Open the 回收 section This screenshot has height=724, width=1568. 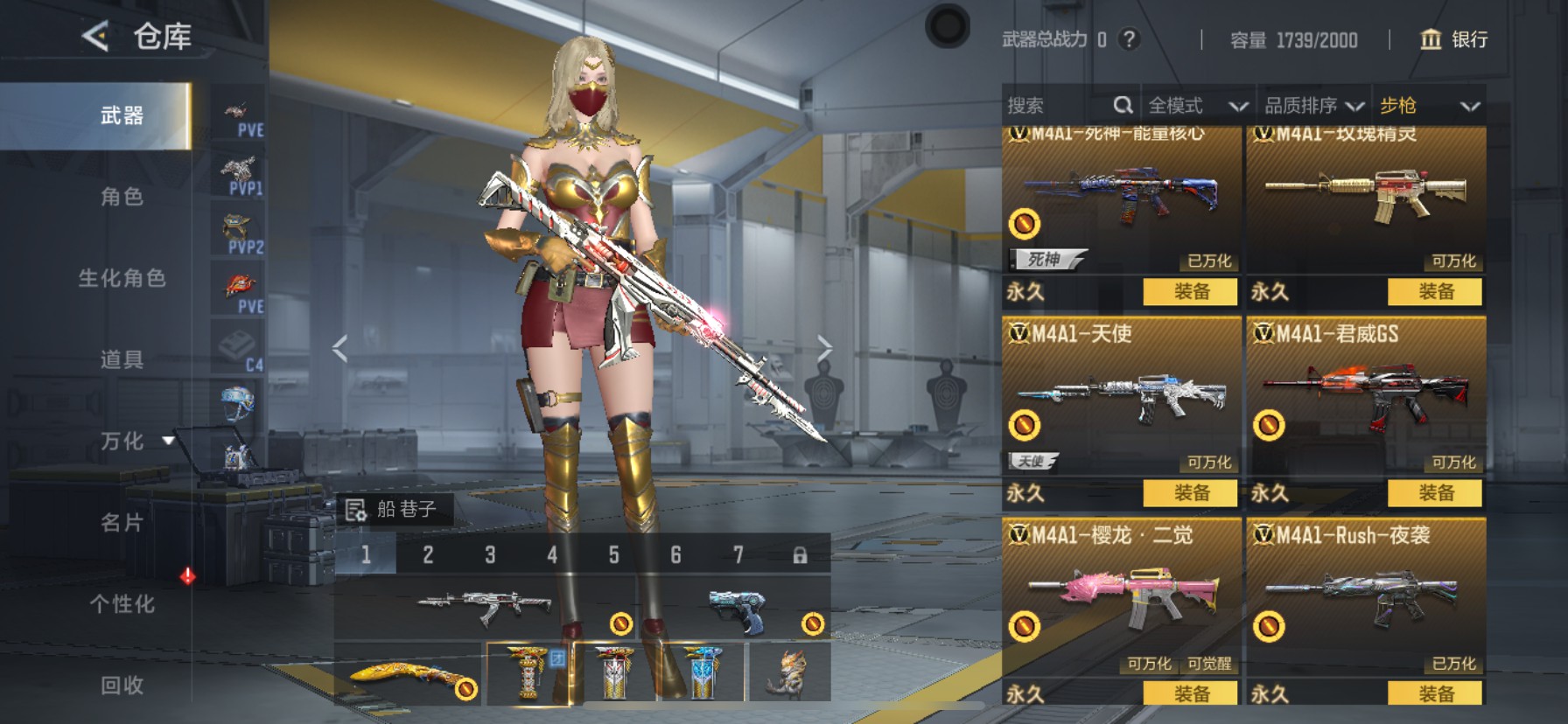coord(122,686)
